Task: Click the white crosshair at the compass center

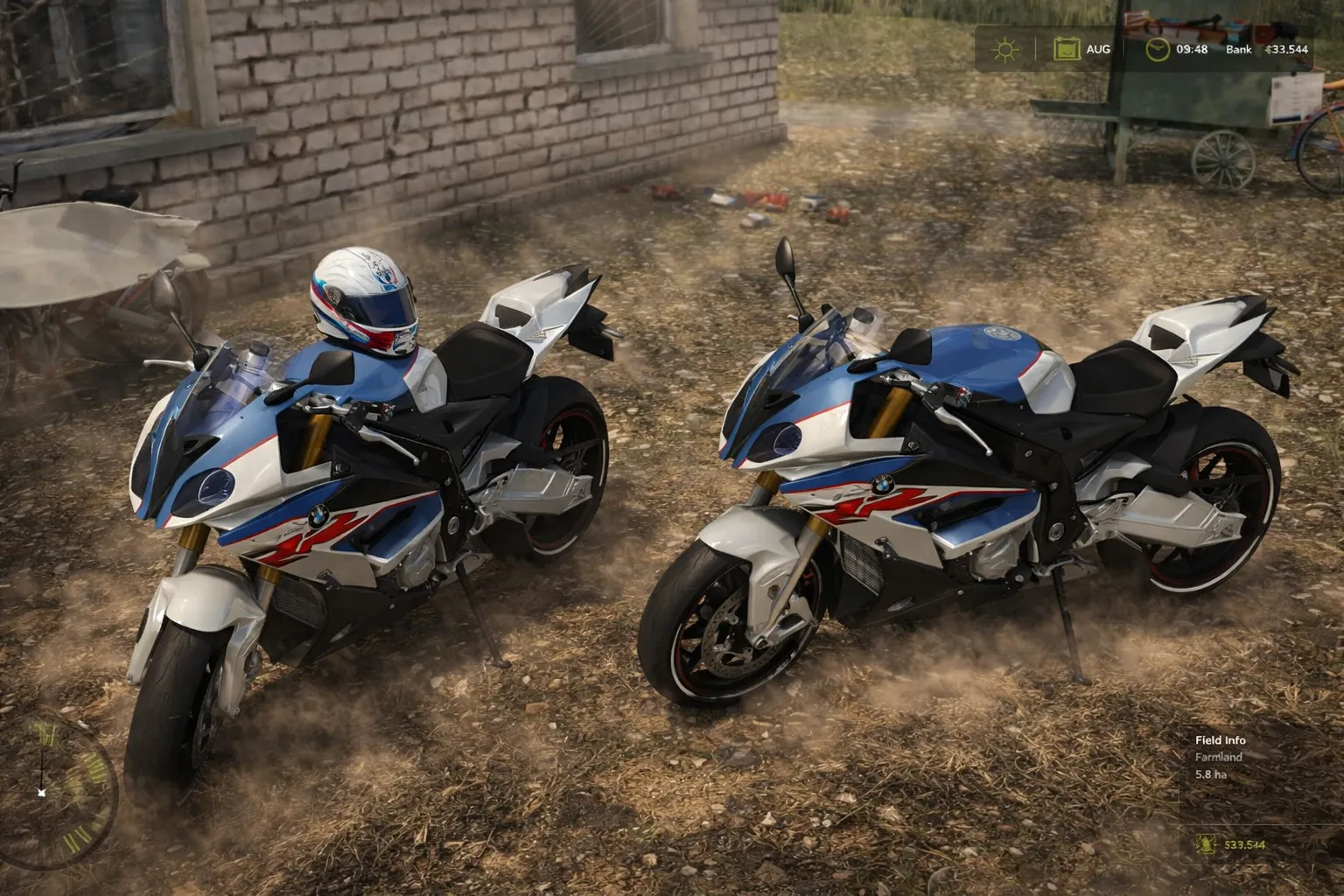Action: 42,794
